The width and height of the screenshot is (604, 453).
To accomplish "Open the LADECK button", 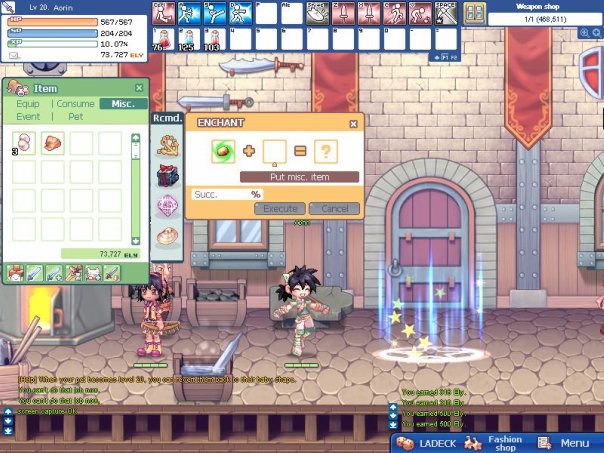I will pos(430,442).
